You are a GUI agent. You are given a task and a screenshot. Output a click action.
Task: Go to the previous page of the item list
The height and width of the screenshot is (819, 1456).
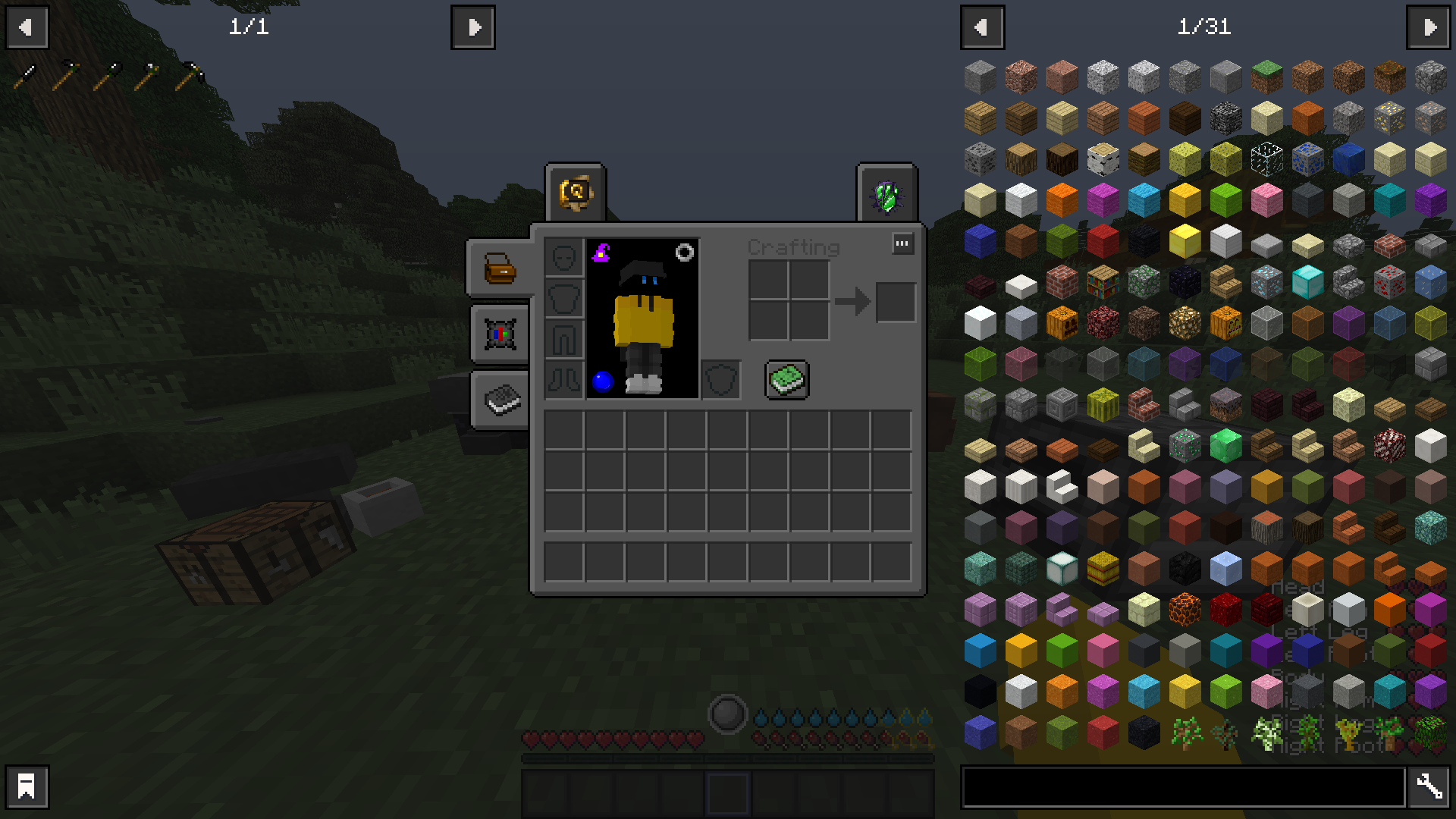point(982,27)
